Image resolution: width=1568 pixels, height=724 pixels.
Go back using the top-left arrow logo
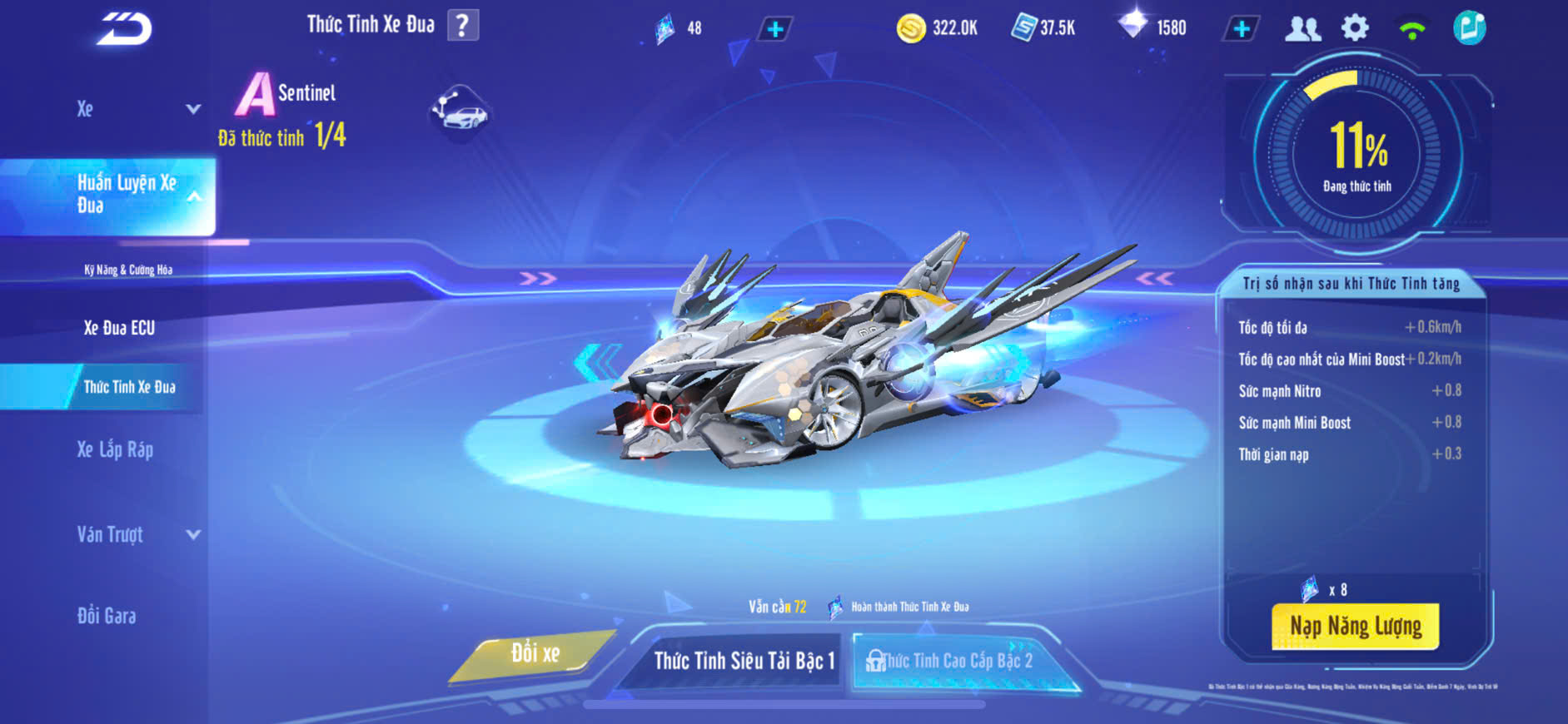pos(125,29)
